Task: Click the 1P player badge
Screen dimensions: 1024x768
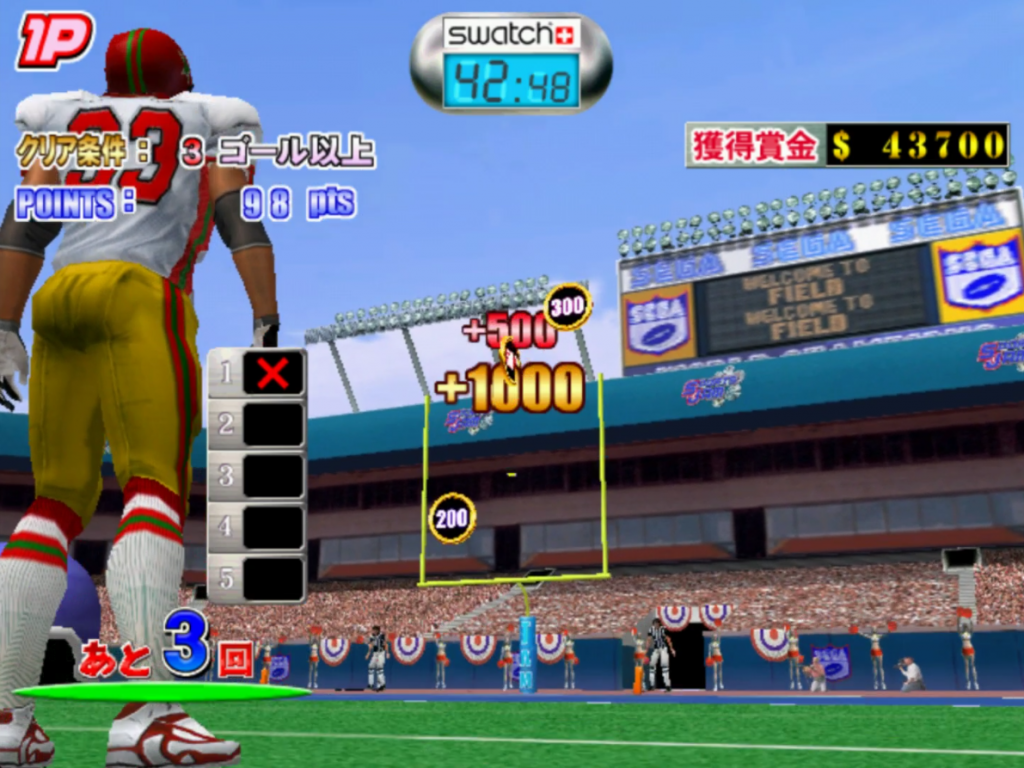Action: point(54,40)
